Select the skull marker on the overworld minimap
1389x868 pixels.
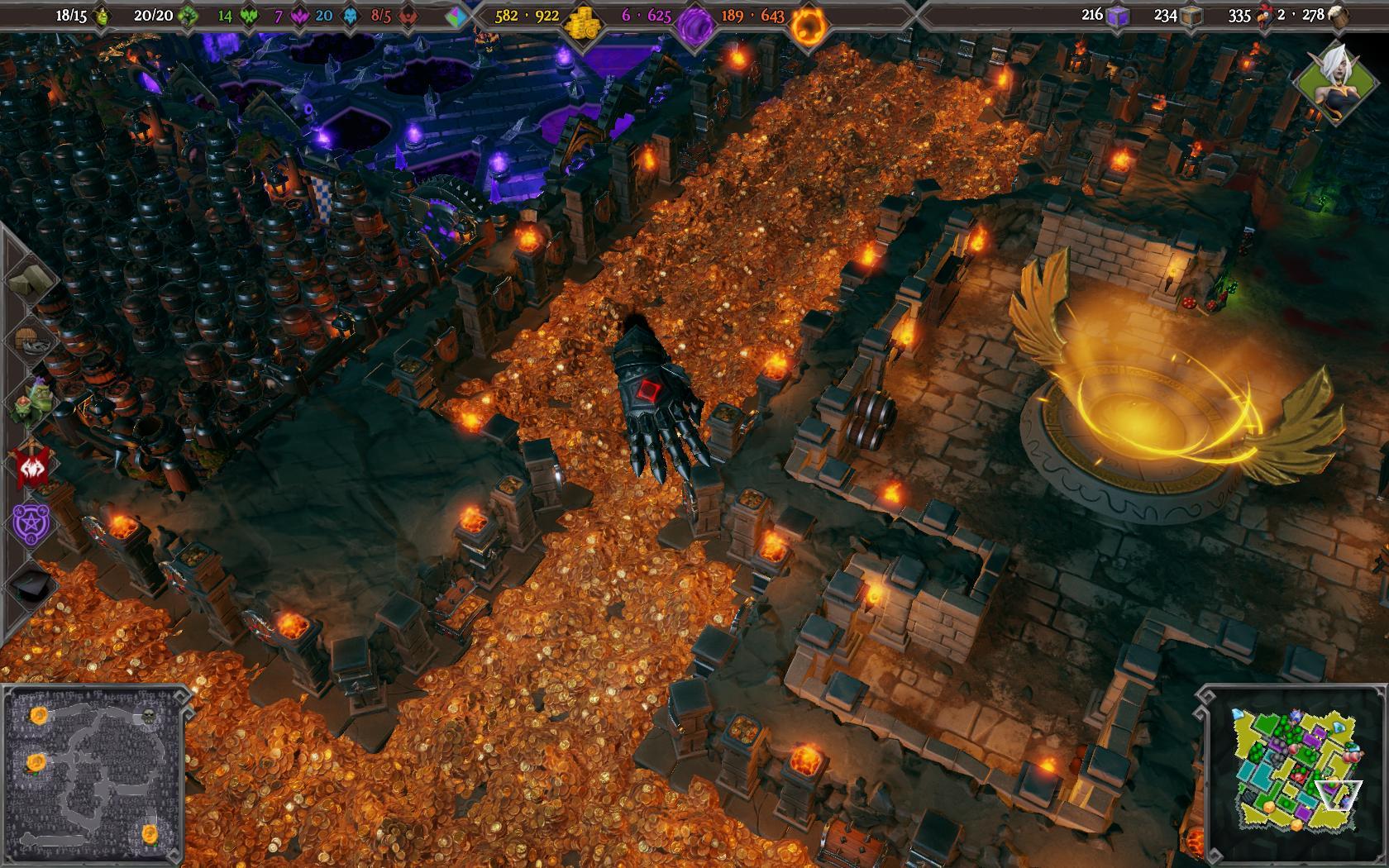(x=149, y=716)
